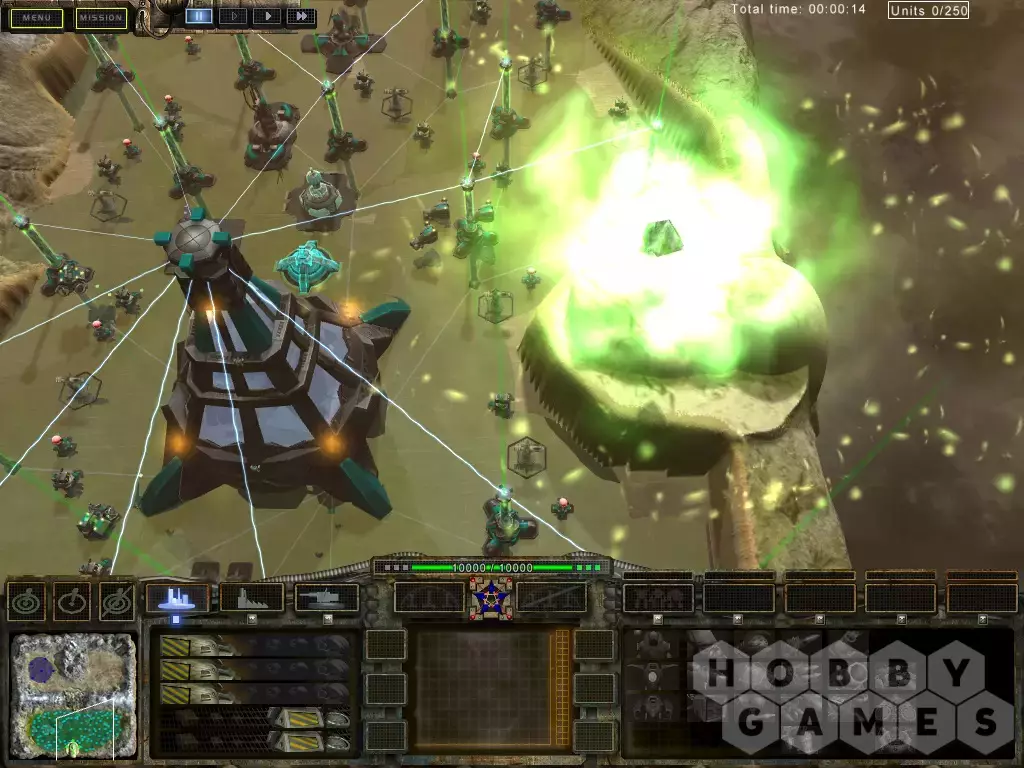Open the gun turret defenses tab
Viewport: 1024px width, 768px height.
pyautogui.click(x=327, y=598)
